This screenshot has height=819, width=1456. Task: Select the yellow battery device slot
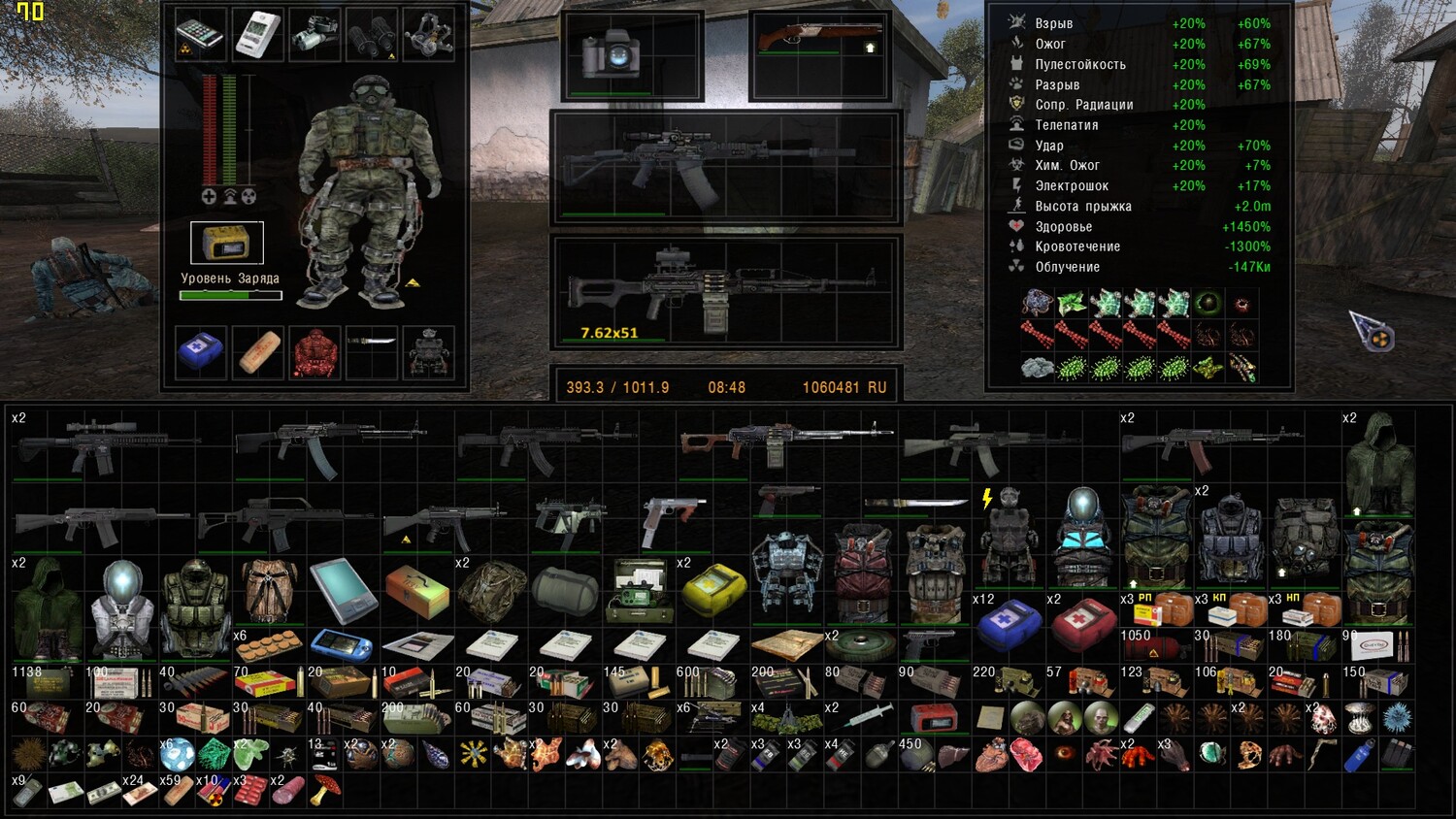coord(227,243)
